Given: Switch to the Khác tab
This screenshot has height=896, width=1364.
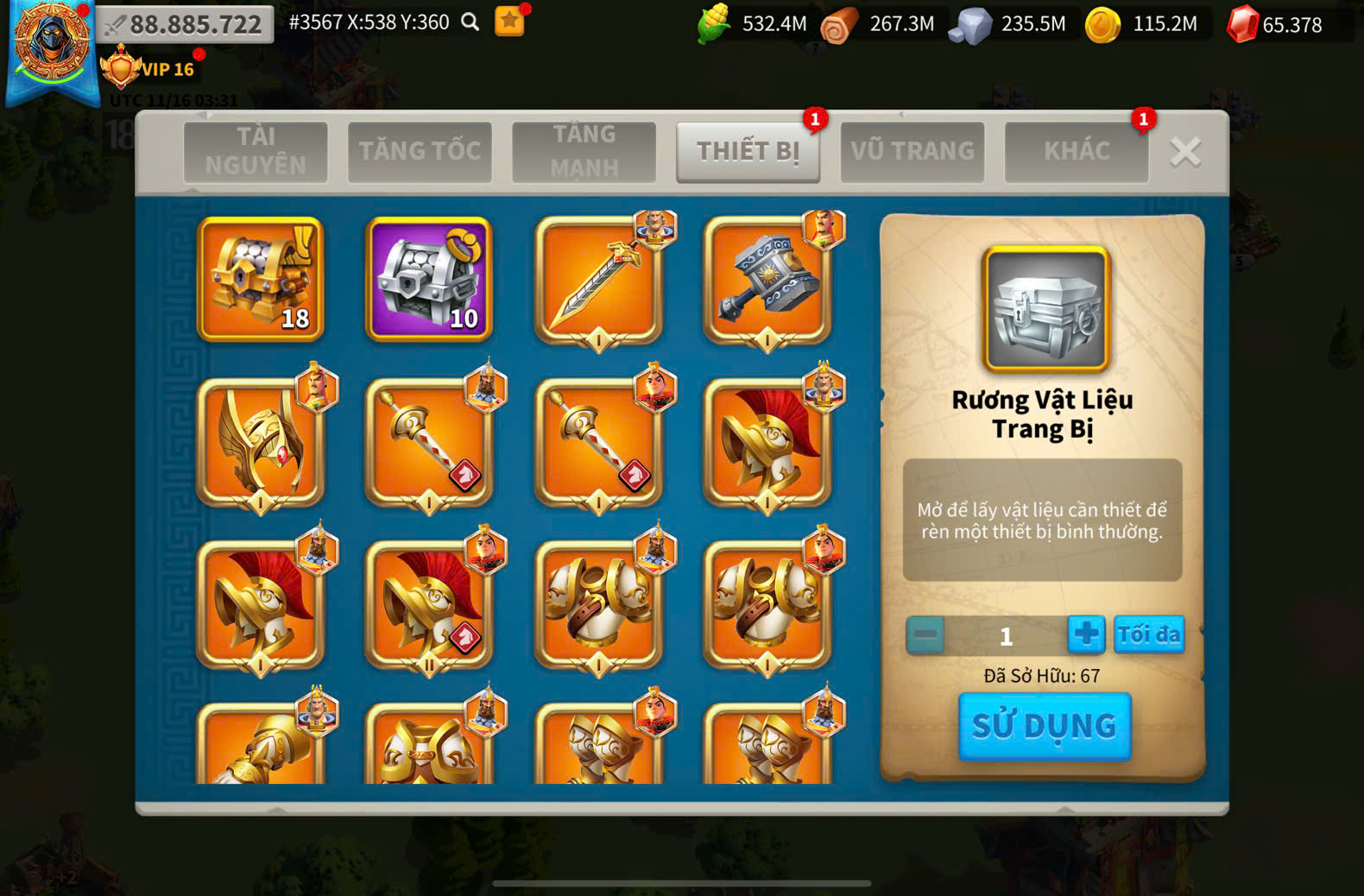Looking at the screenshot, I should click(x=1077, y=151).
